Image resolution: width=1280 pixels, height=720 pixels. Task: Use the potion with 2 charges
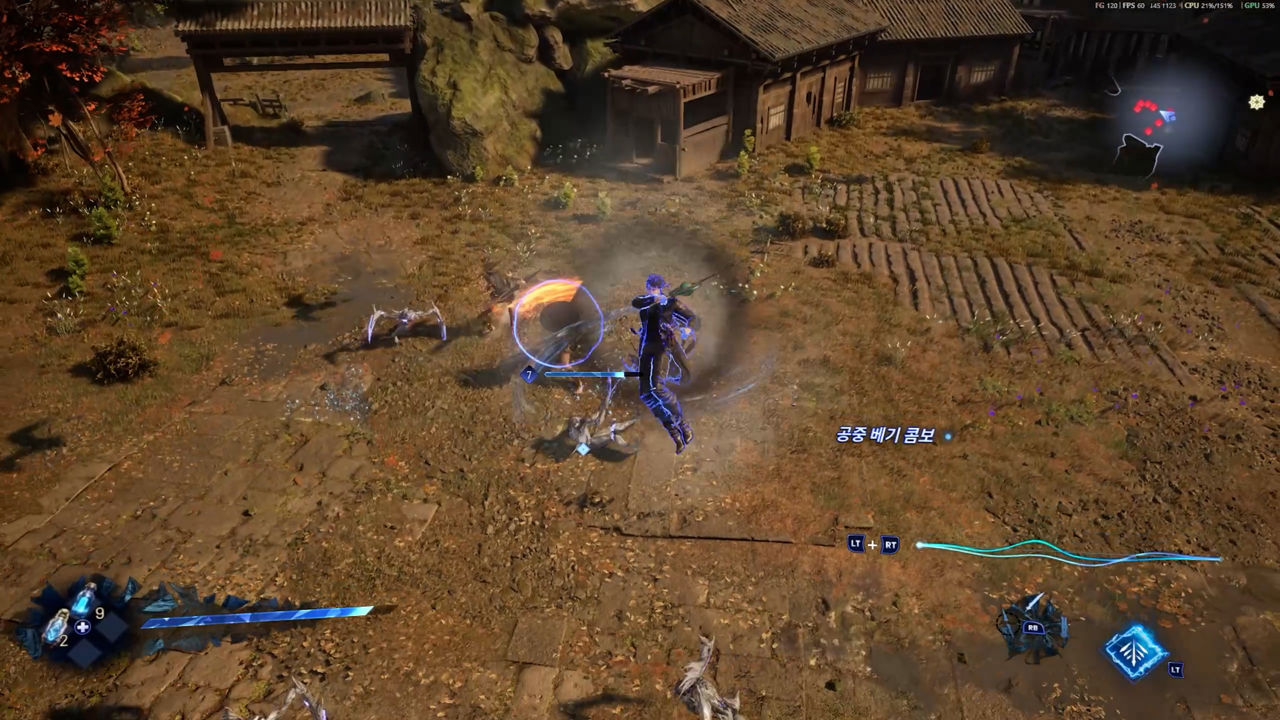(x=56, y=627)
